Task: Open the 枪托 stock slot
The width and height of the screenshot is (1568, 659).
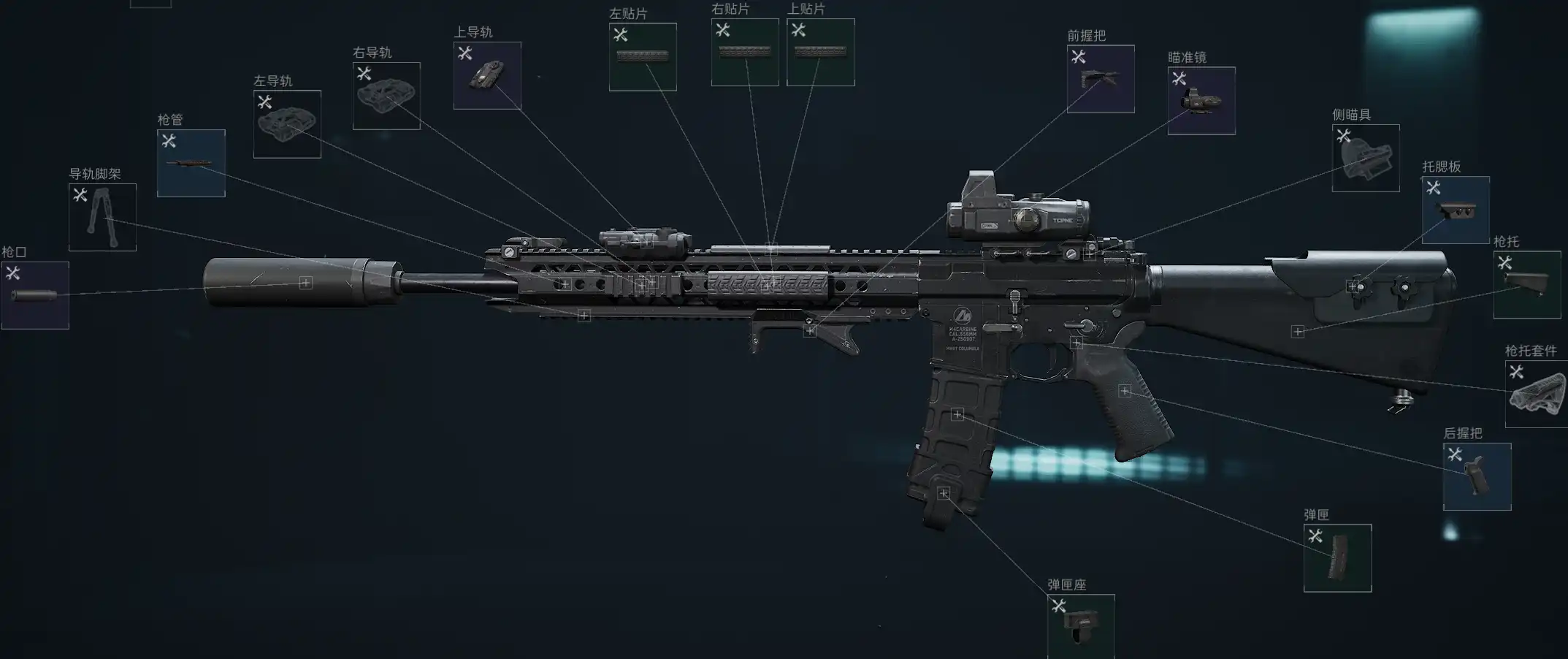Action: click(x=1527, y=285)
